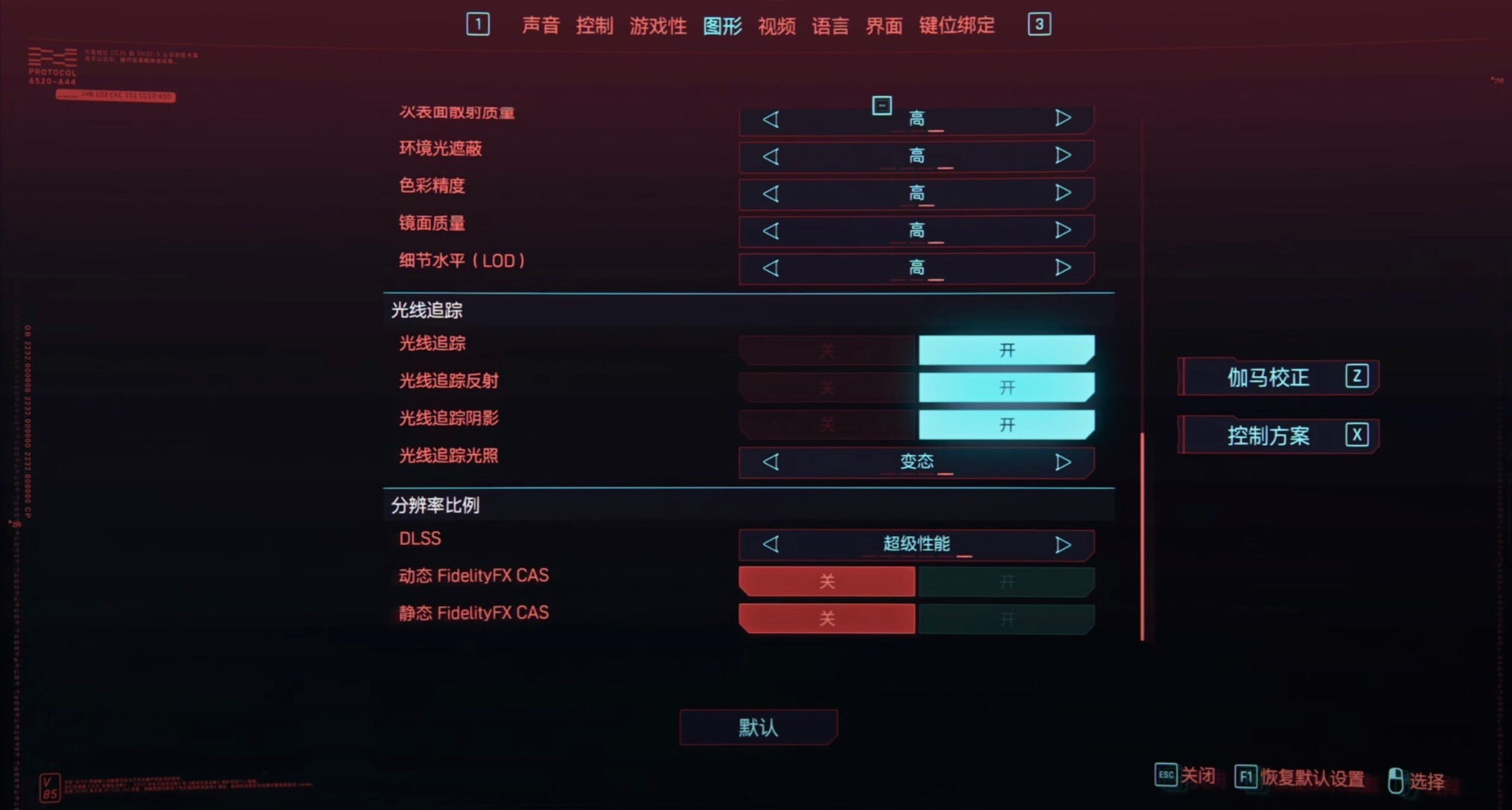1512x810 pixels.
Task: Open the 图形 graphics settings tab
Action: [x=723, y=26]
